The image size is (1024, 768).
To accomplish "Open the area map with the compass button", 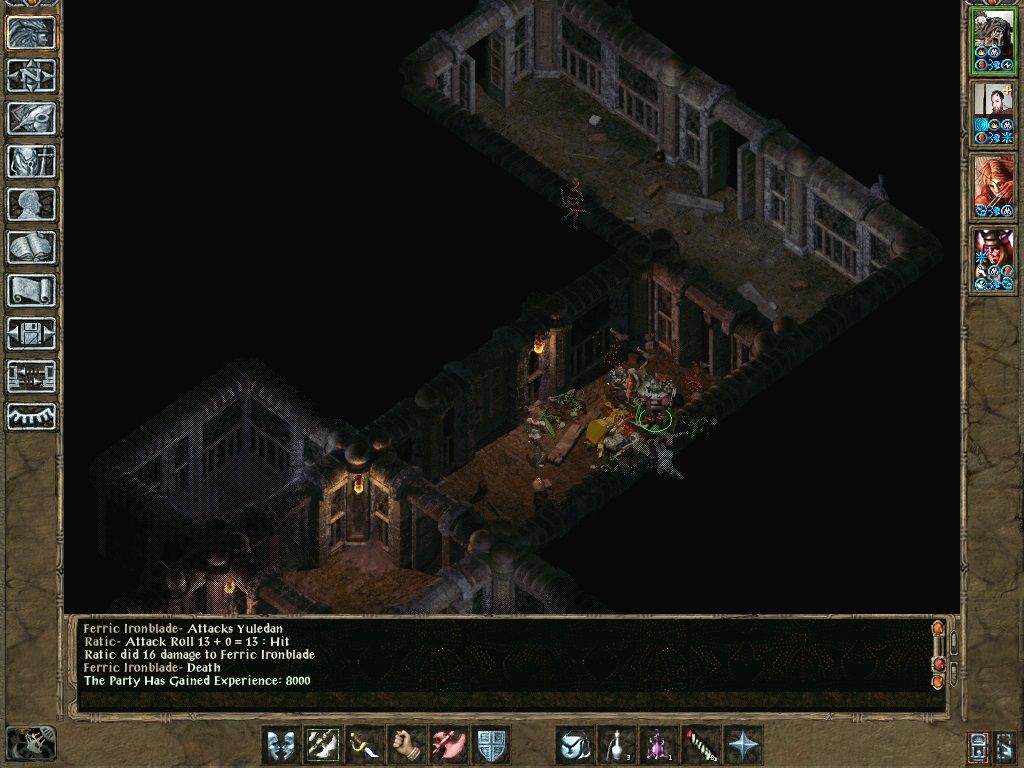I will [32, 75].
